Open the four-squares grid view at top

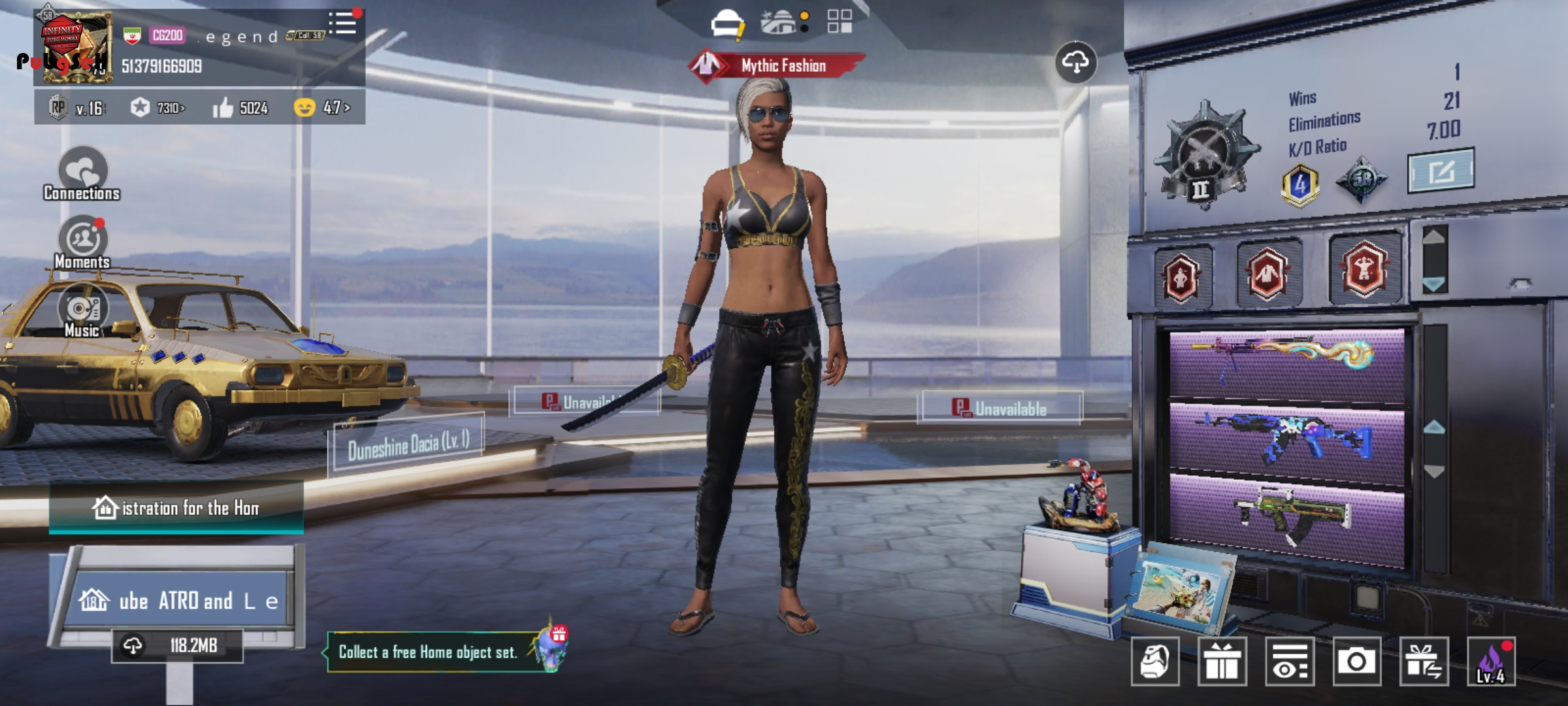tap(840, 22)
